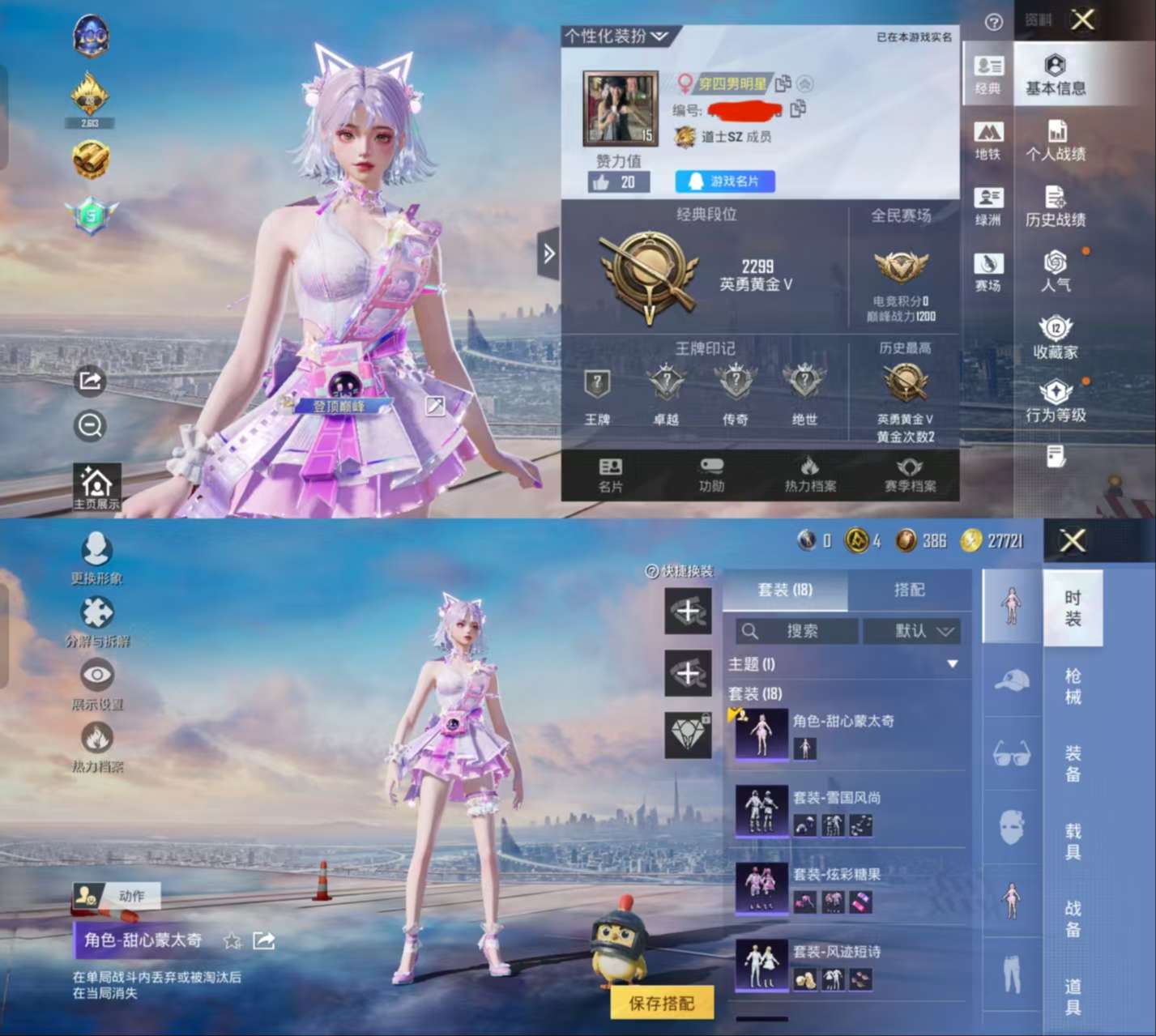Select the pants category icon

tap(1010, 976)
